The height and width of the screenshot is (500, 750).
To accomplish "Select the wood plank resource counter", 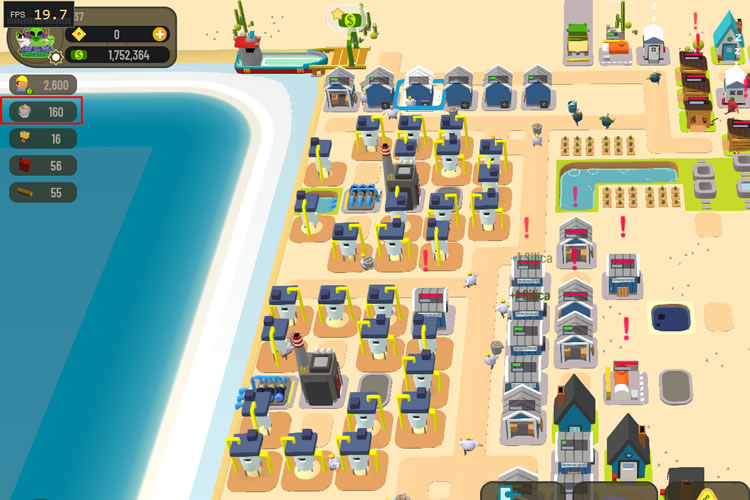I will (x=43, y=193).
